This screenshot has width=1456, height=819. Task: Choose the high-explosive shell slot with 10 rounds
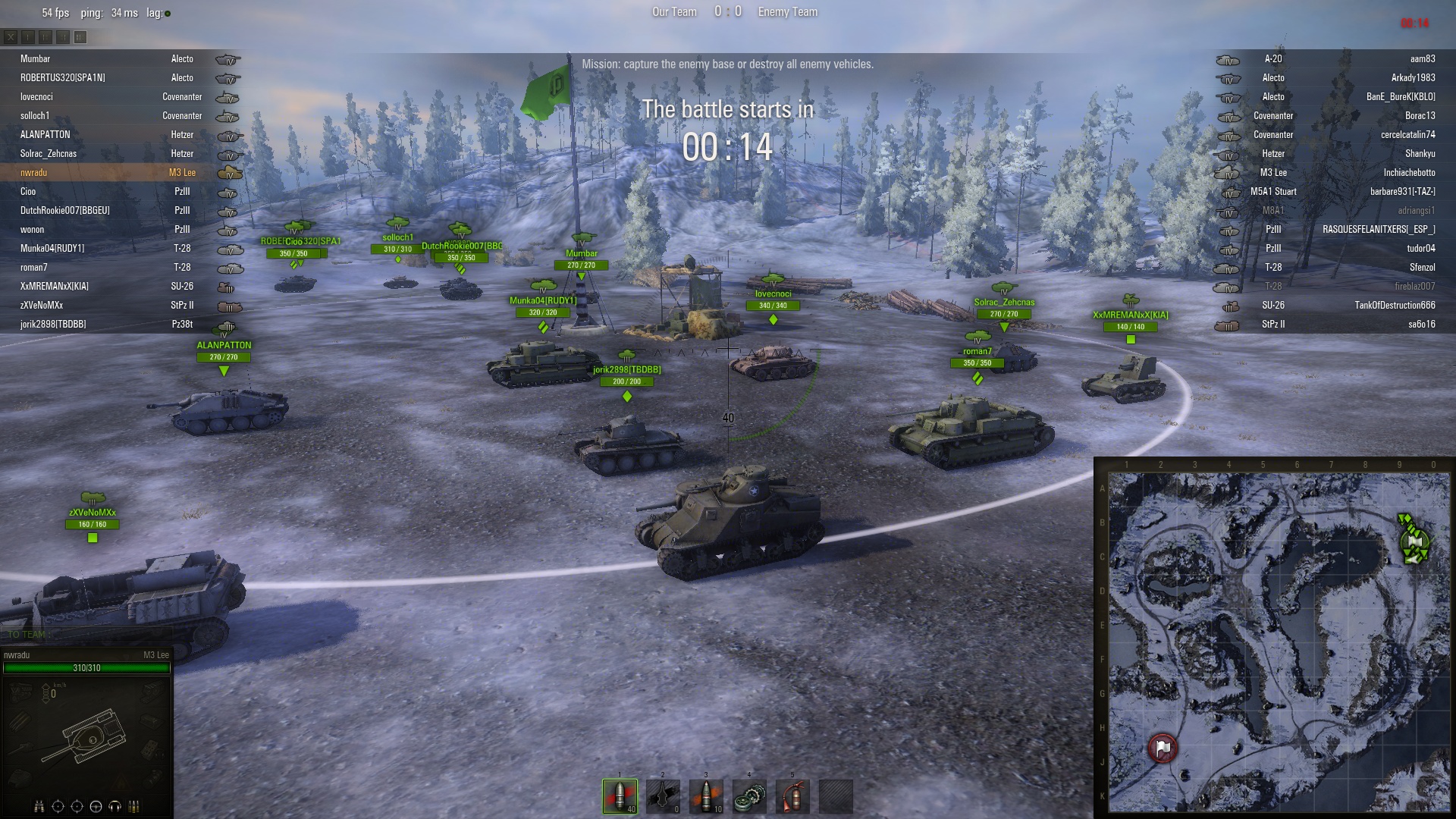706,796
